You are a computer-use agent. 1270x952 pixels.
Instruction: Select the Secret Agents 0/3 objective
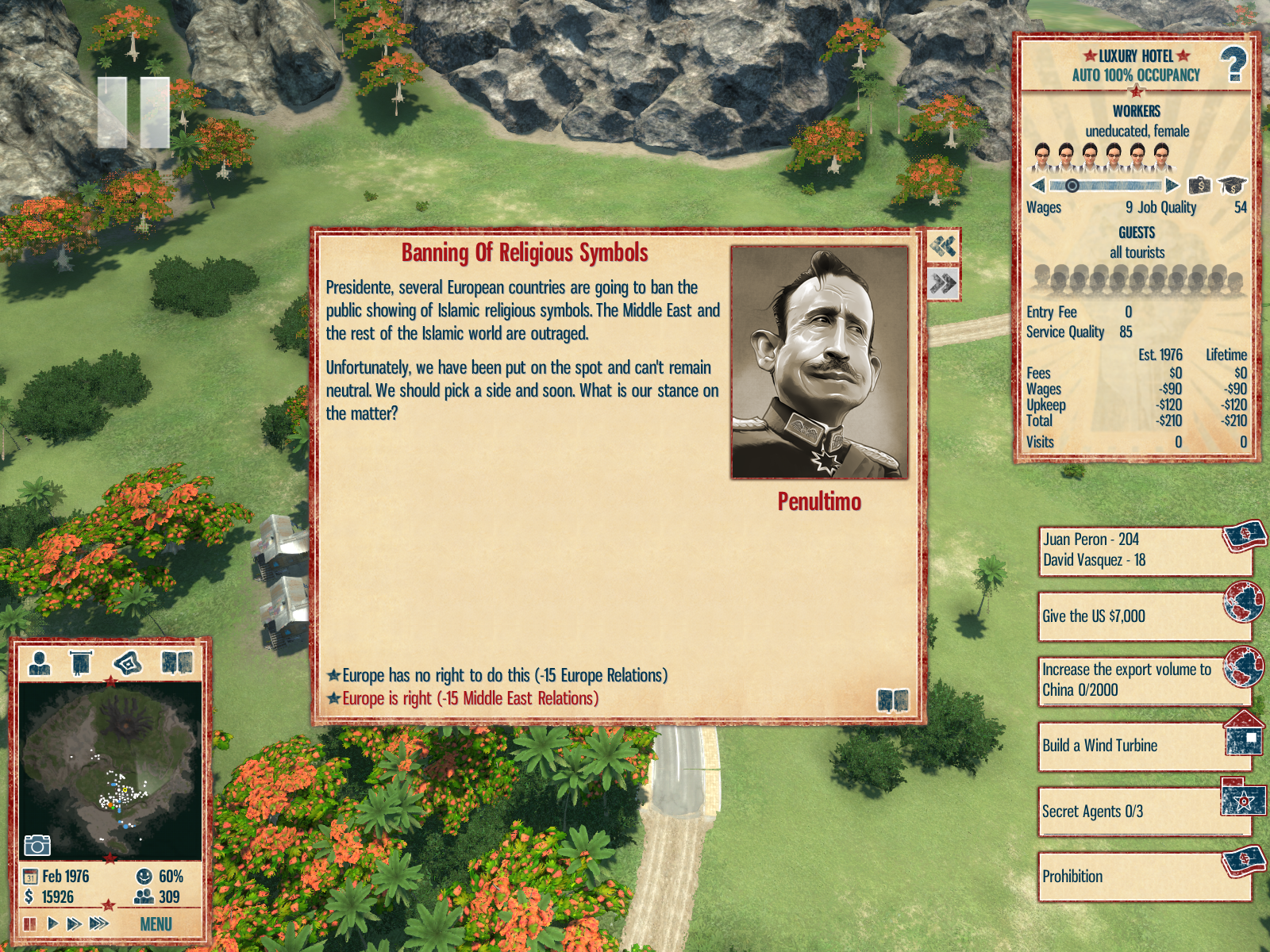(x=1143, y=812)
